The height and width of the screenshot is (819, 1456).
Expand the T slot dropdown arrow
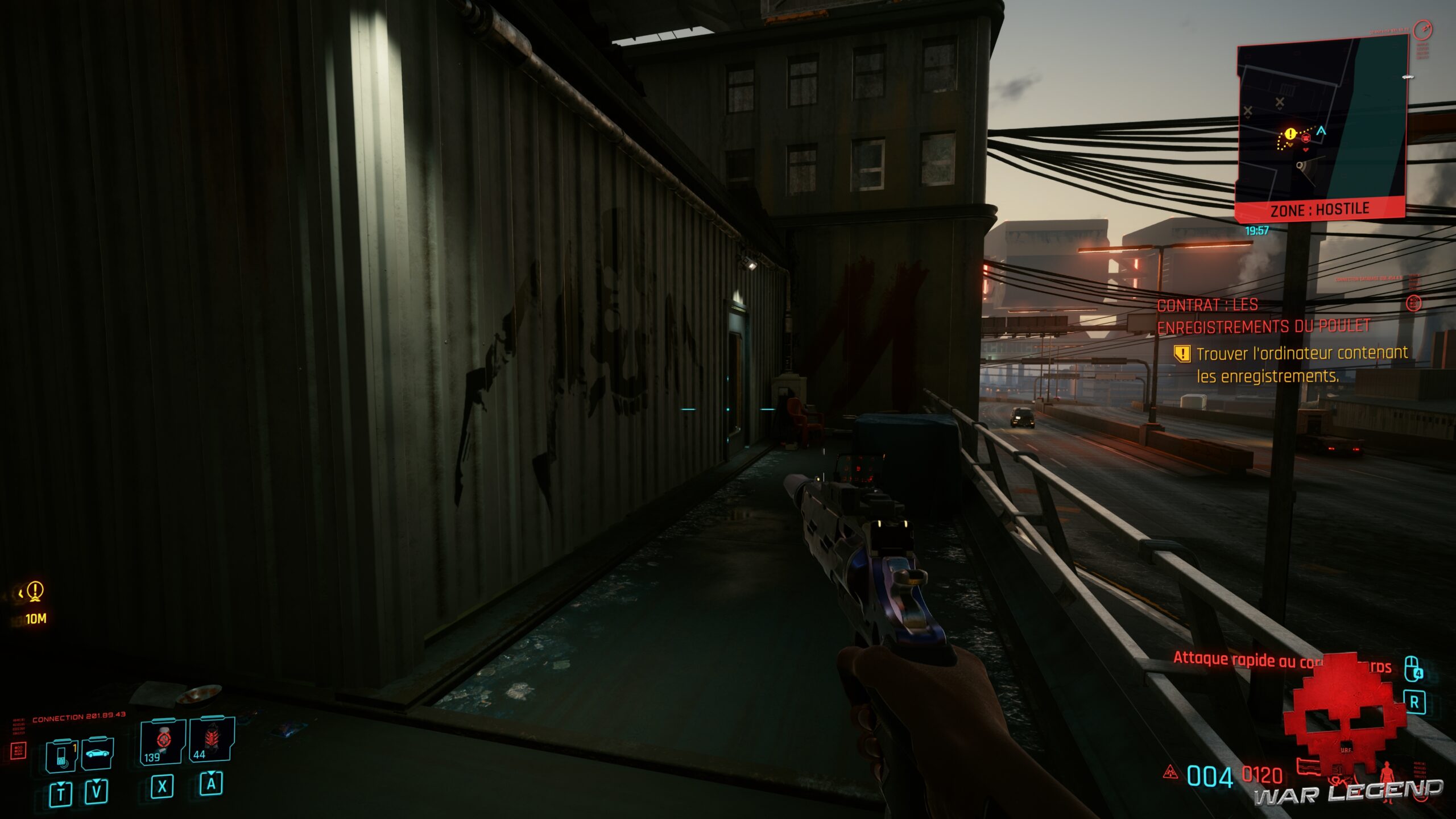pyautogui.click(x=61, y=783)
